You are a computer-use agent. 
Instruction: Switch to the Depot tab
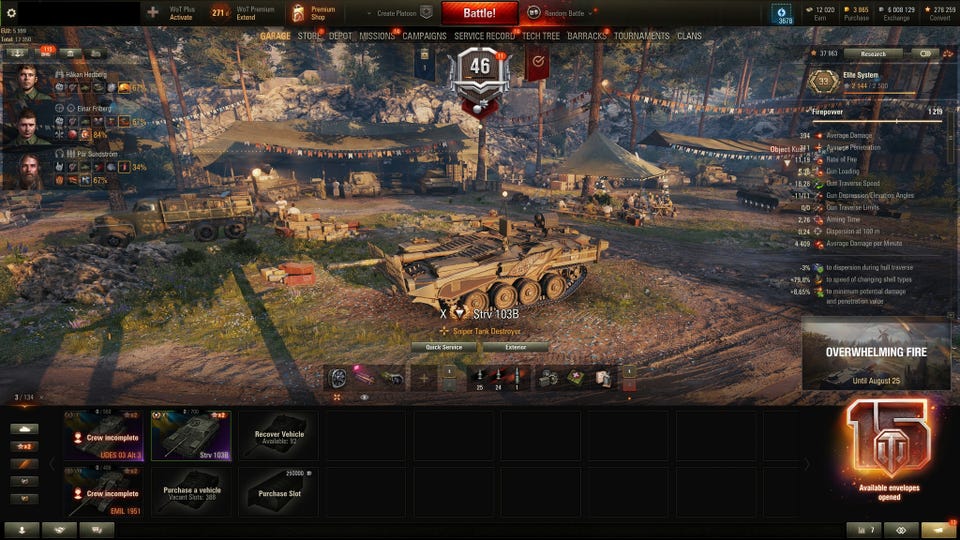pyautogui.click(x=341, y=36)
